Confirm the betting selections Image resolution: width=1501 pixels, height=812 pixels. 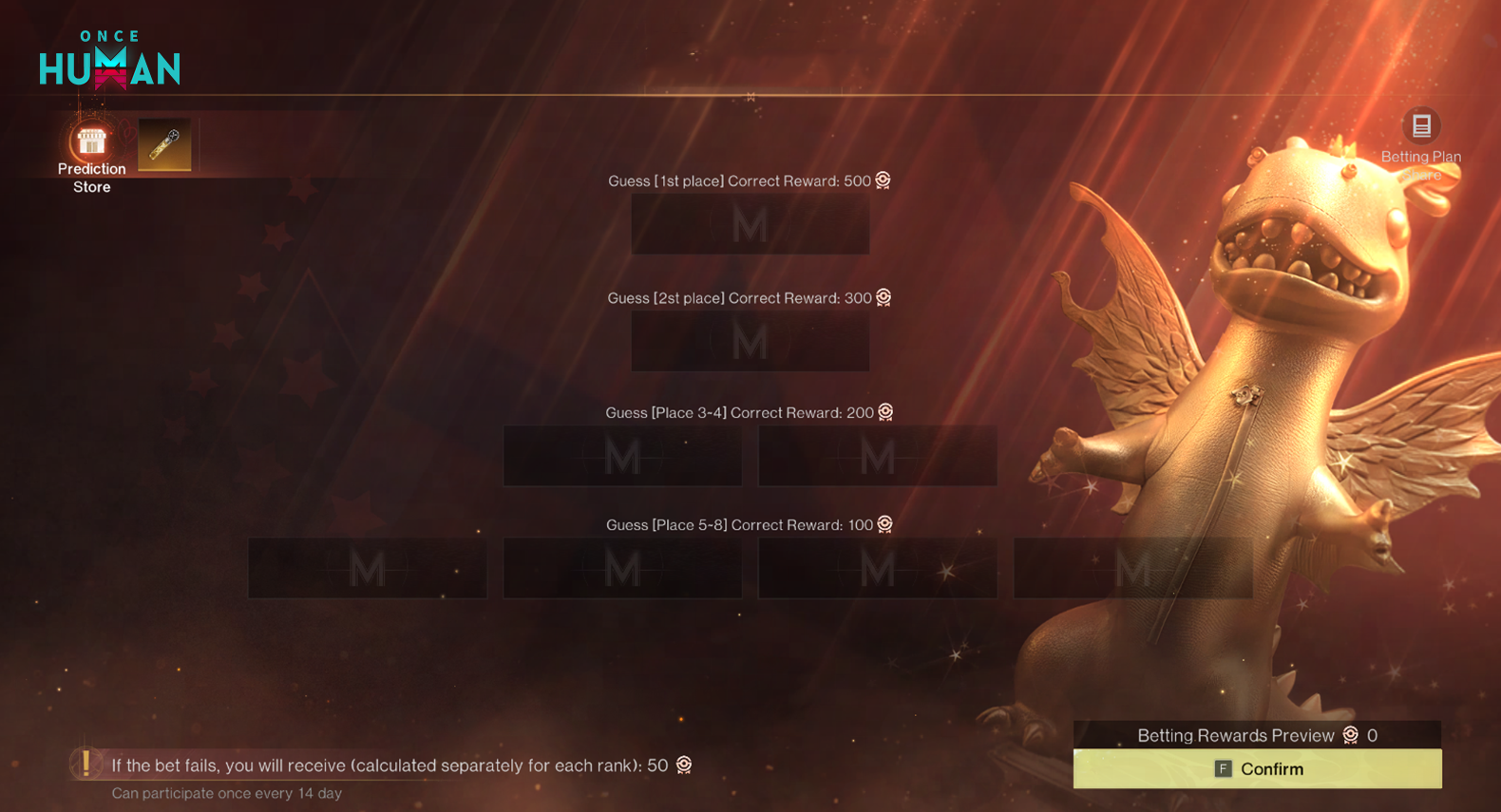pos(1257,768)
